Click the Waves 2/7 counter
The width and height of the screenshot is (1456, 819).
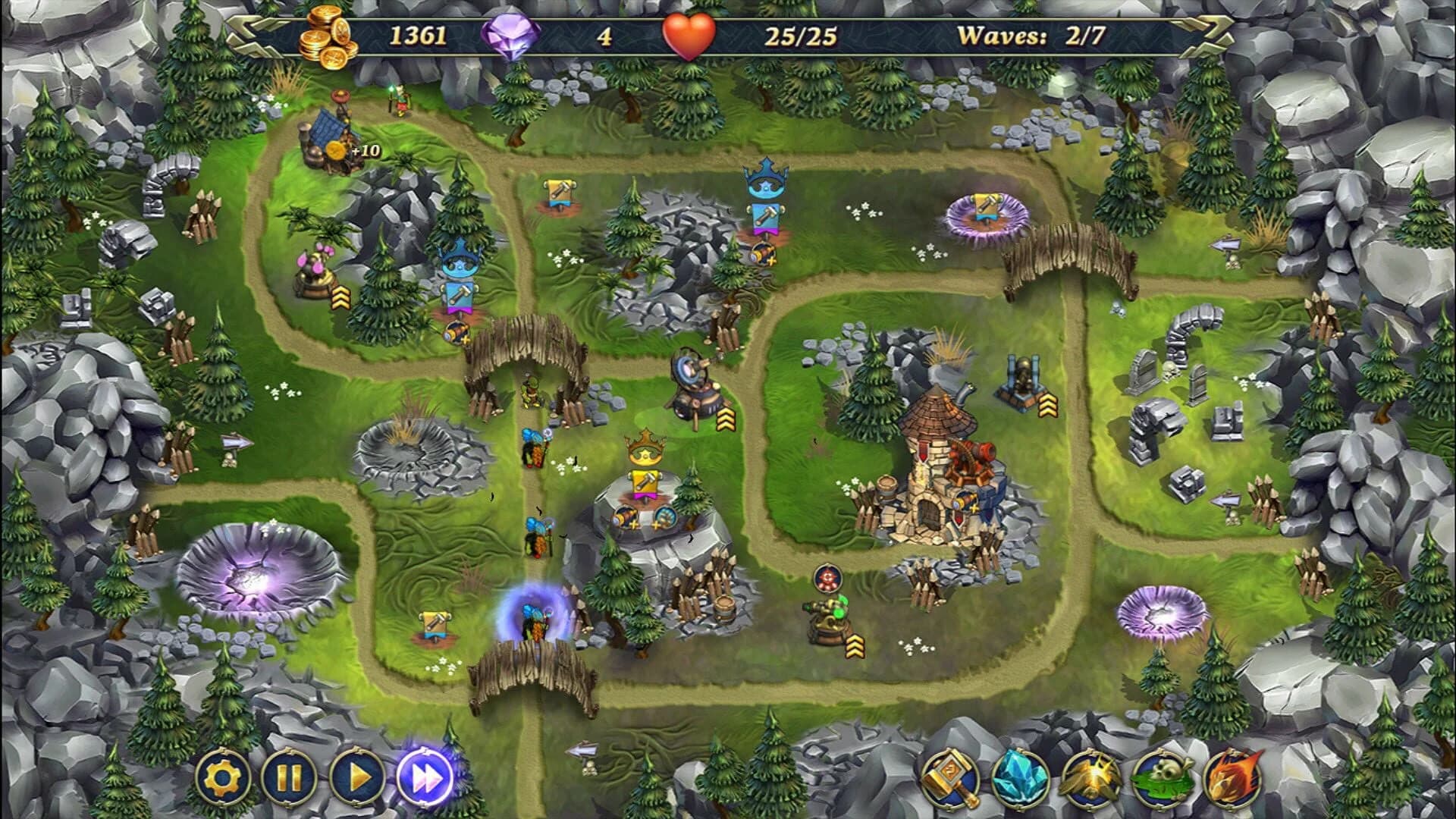coord(1031,34)
